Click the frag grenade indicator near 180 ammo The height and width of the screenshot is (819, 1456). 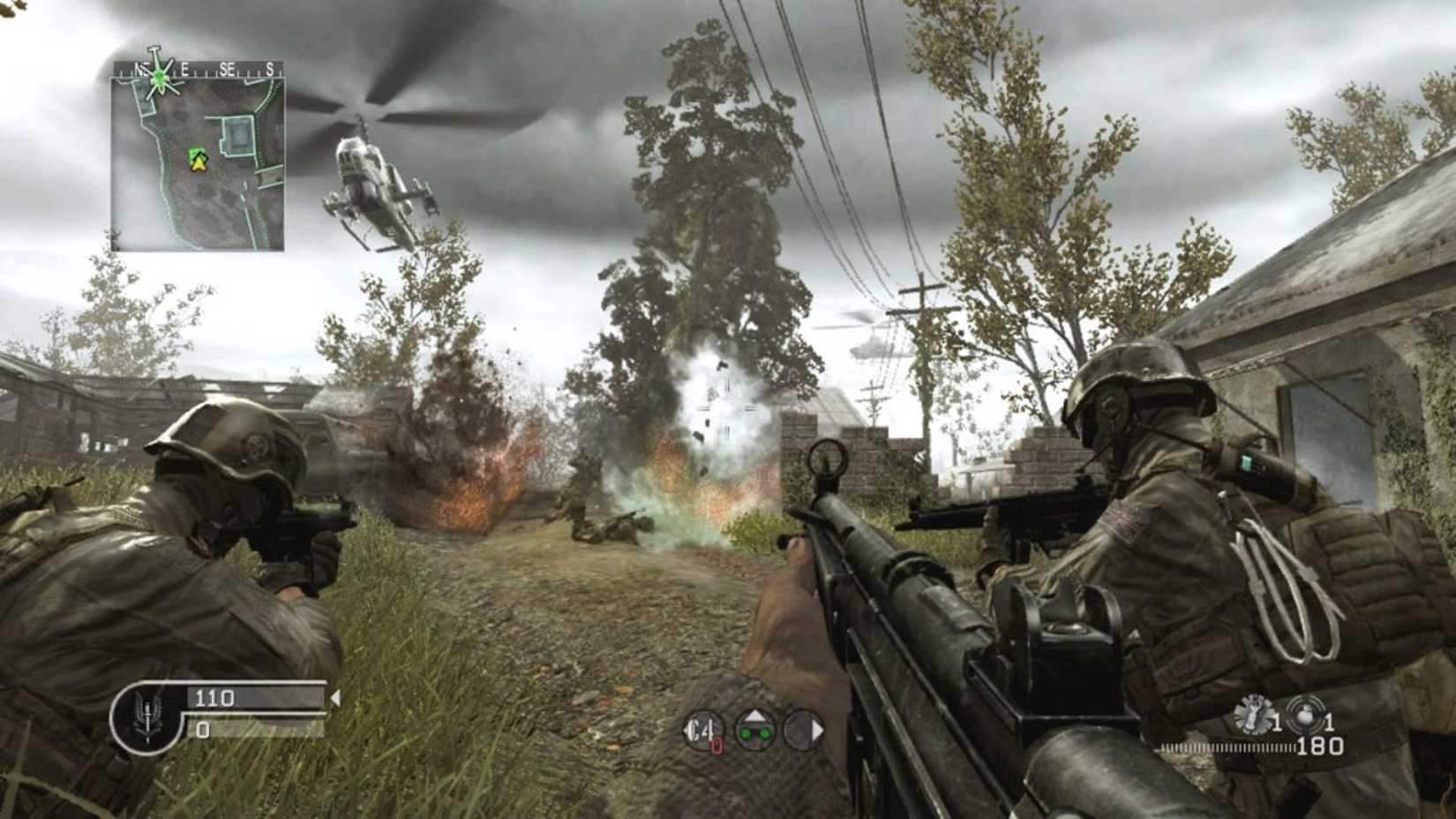(1307, 711)
